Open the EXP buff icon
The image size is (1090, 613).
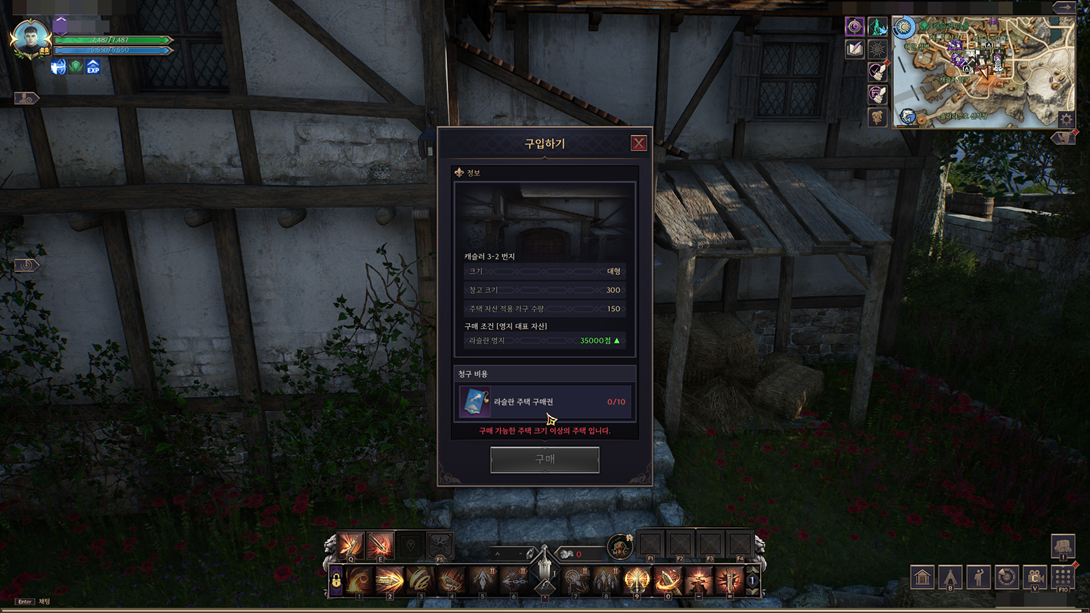[93, 67]
